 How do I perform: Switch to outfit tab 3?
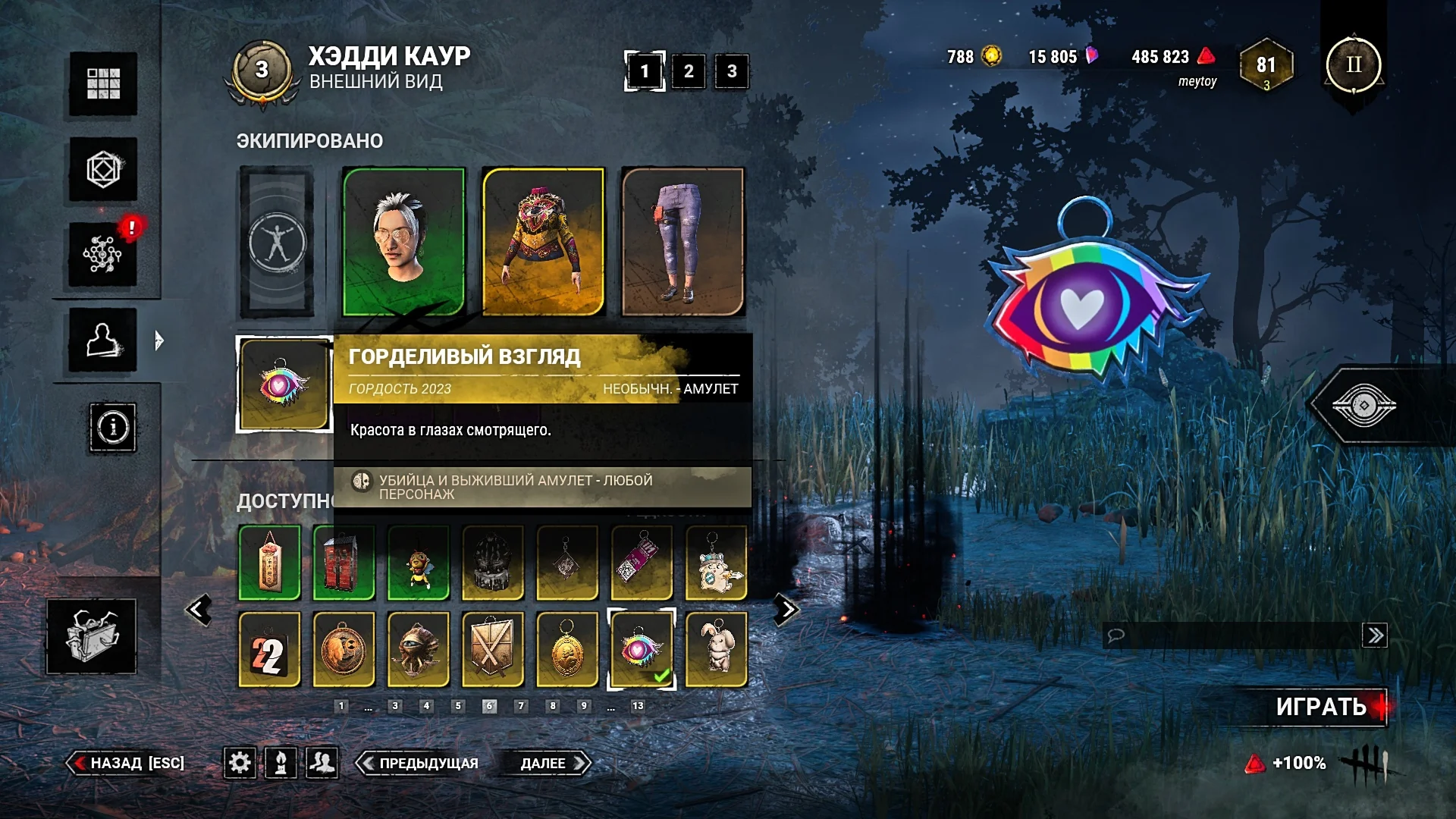pos(730,70)
